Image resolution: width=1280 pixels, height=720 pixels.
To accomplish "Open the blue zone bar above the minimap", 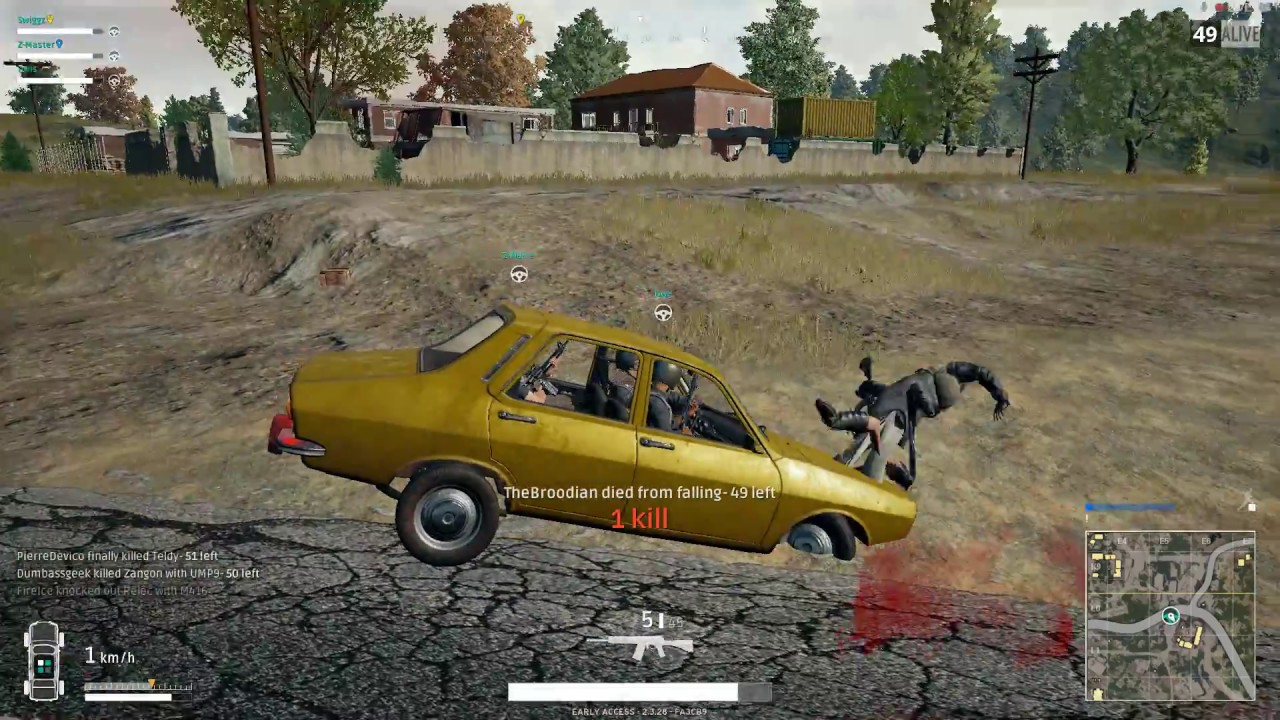I will tap(1130, 507).
